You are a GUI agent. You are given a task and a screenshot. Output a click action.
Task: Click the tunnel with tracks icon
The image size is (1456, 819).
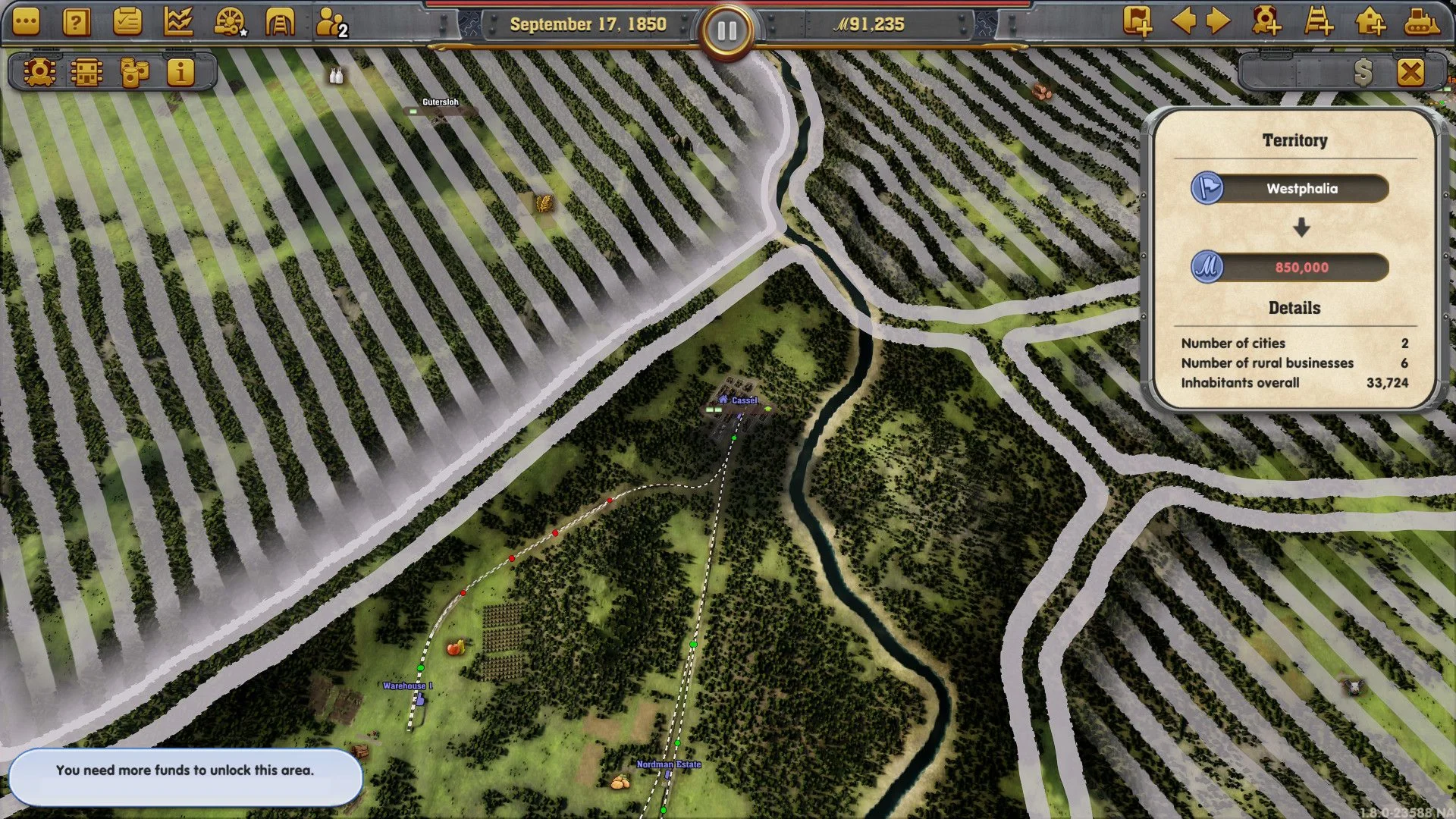click(x=279, y=23)
